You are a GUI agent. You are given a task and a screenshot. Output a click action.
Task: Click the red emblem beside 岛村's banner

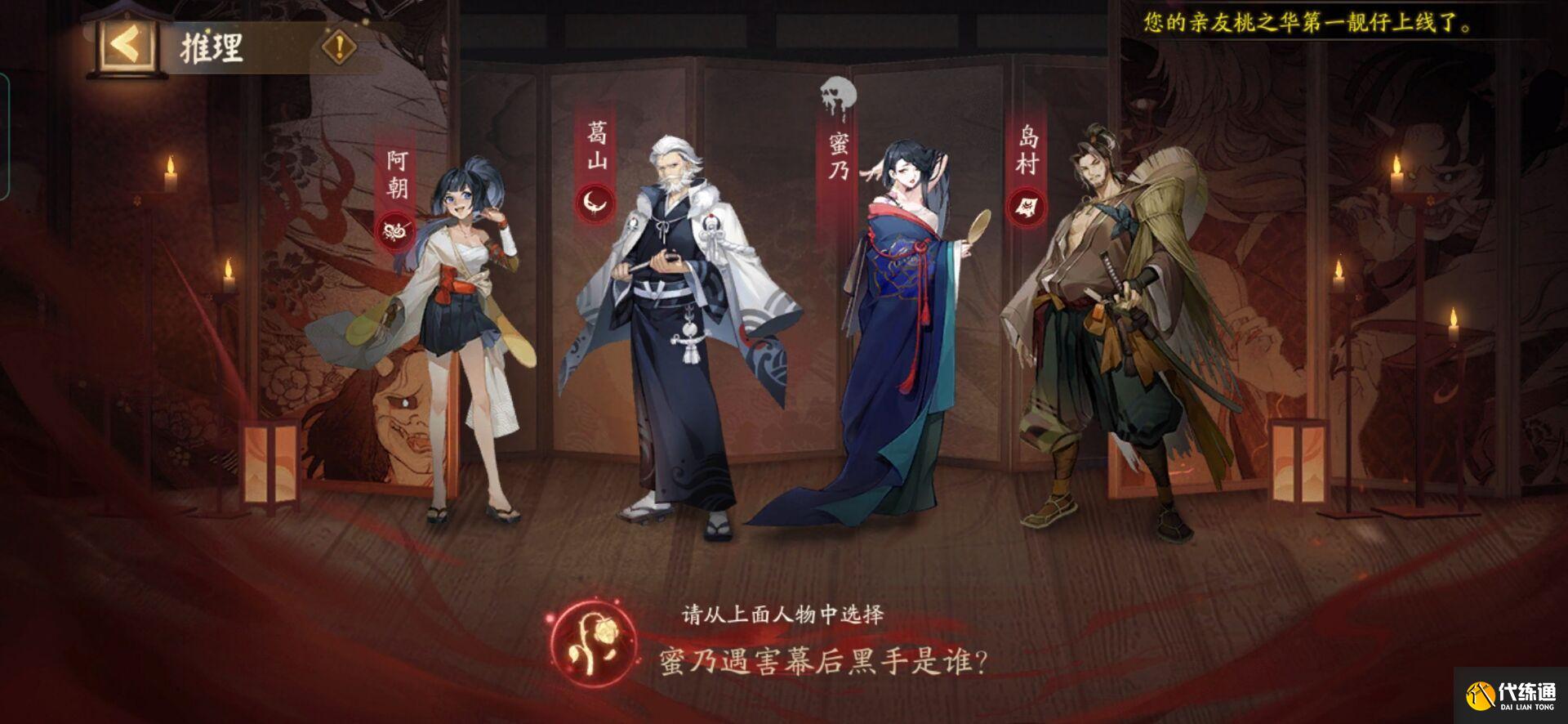(x=1026, y=205)
